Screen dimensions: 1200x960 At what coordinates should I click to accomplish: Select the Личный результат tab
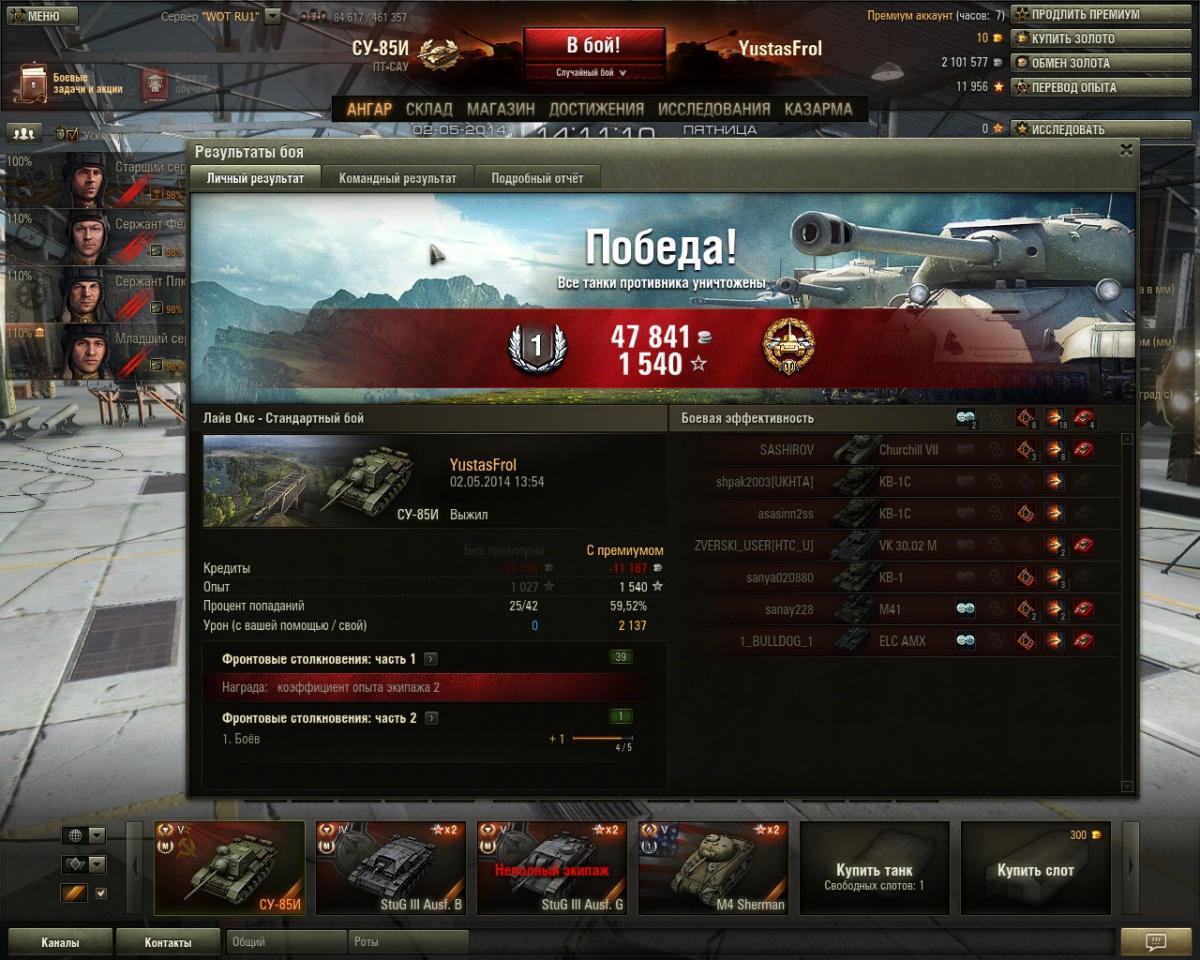pyautogui.click(x=254, y=178)
